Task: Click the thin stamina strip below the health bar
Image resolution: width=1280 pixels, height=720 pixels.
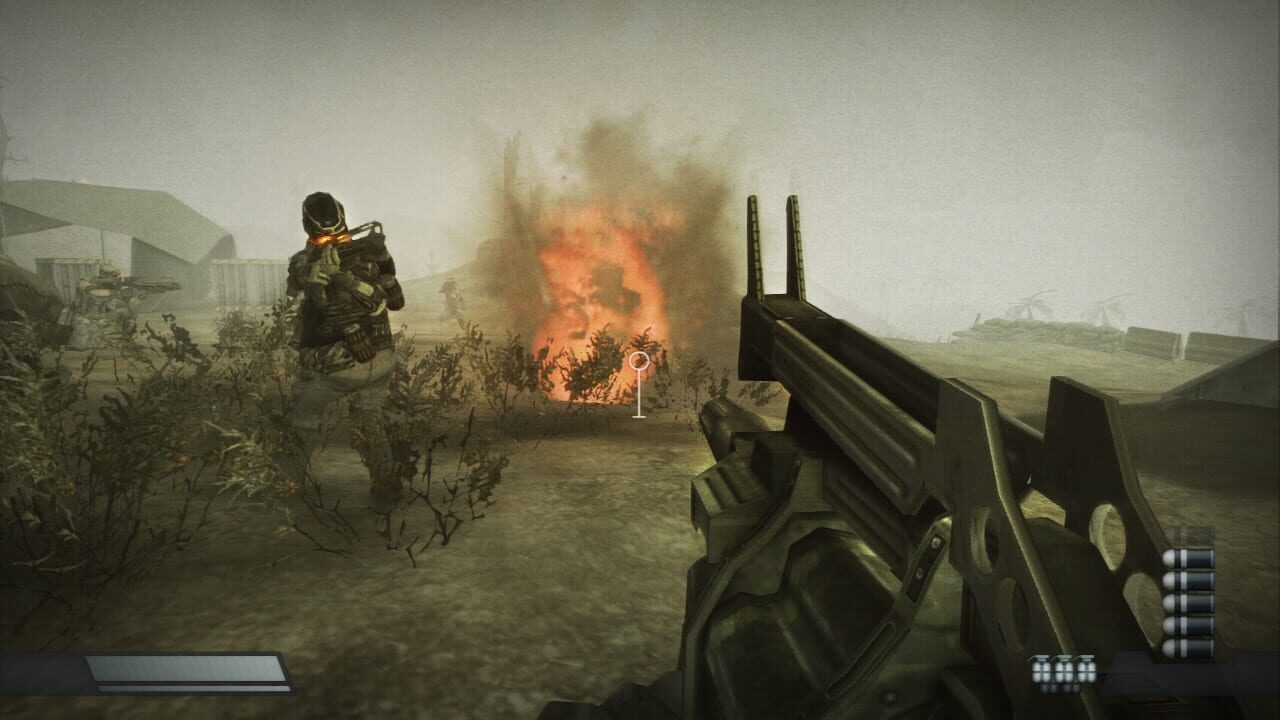Action: click(190, 687)
